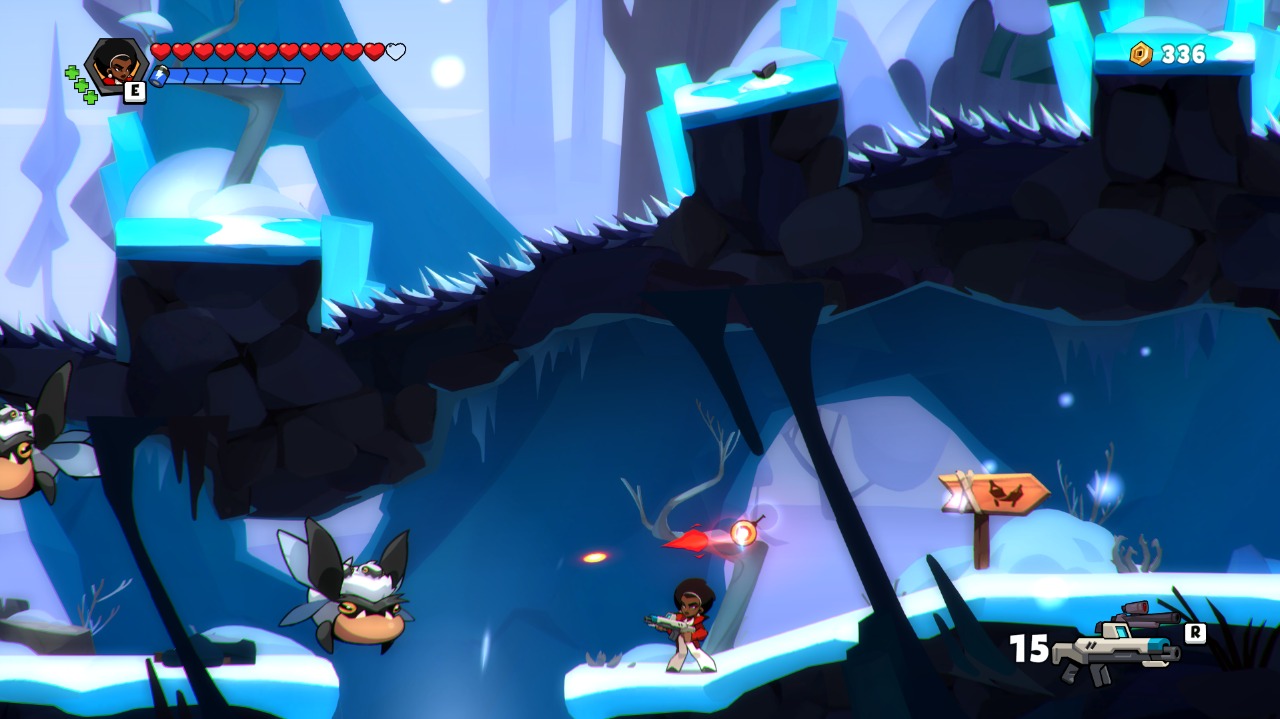Click the hero character portrait
1280x719 pixels.
coord(118,64)
